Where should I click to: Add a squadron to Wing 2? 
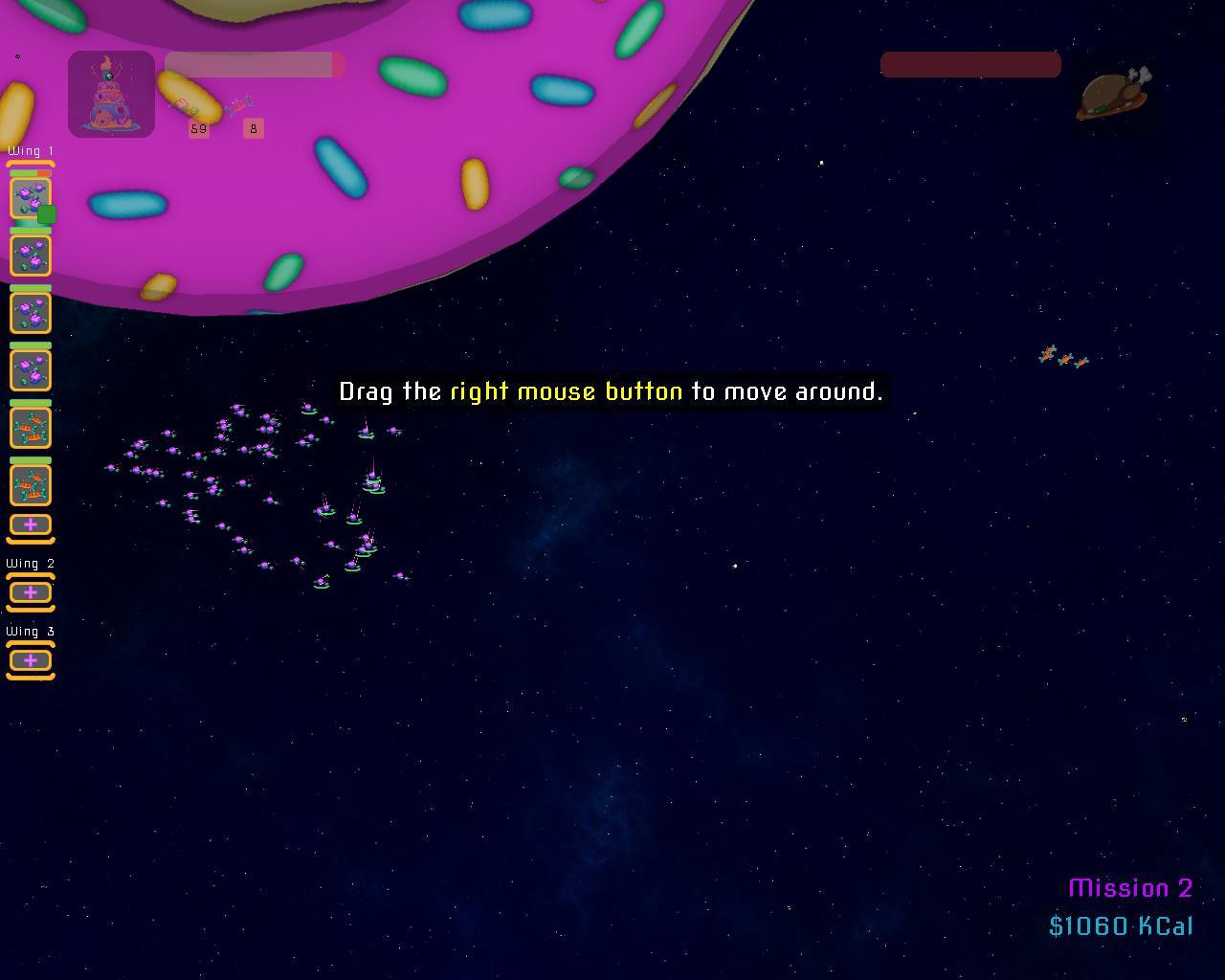point(31,593)
